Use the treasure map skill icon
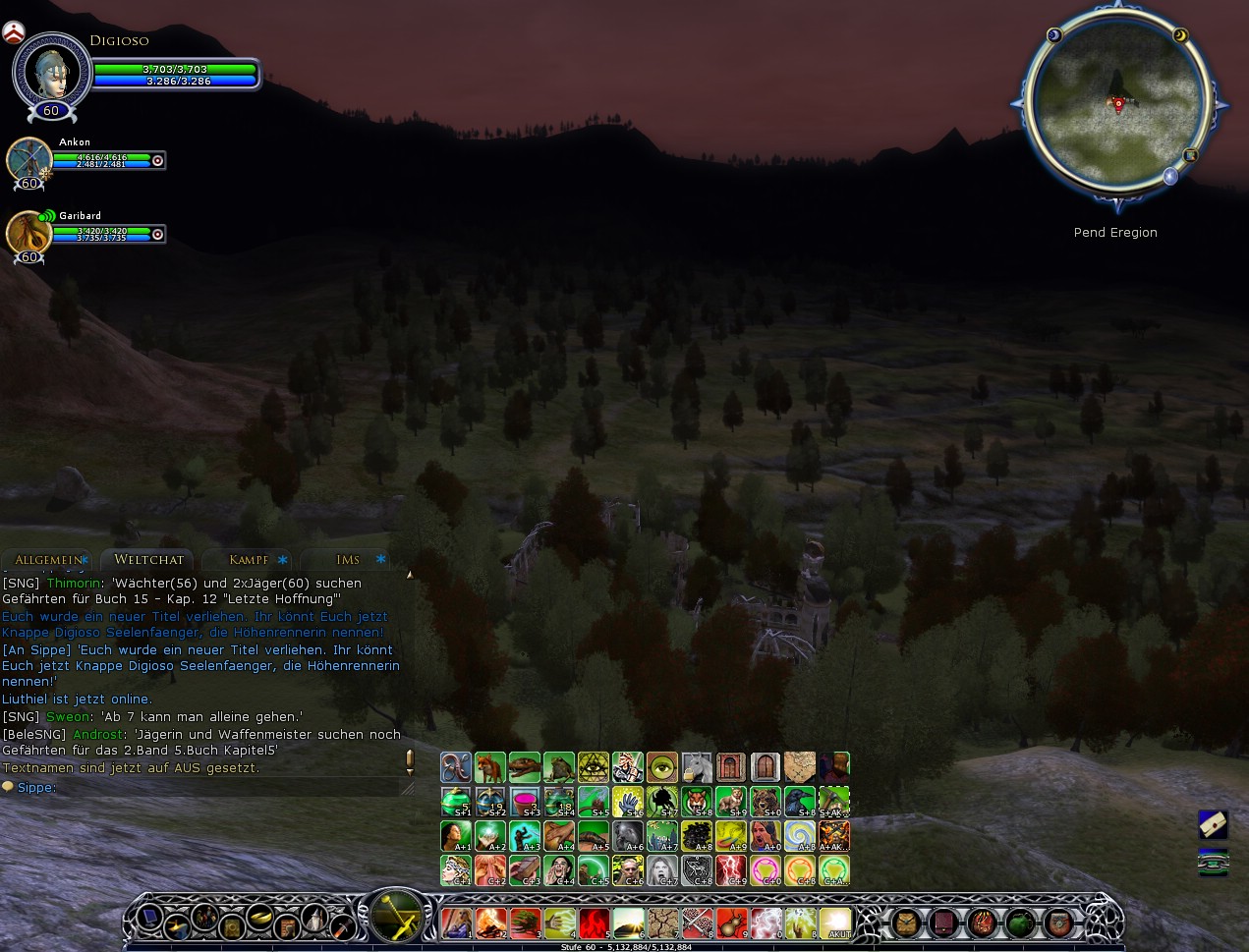Image resolution: width=1249 pixels, height=952 pixels. pyautogui.click(x=800, y=767)
